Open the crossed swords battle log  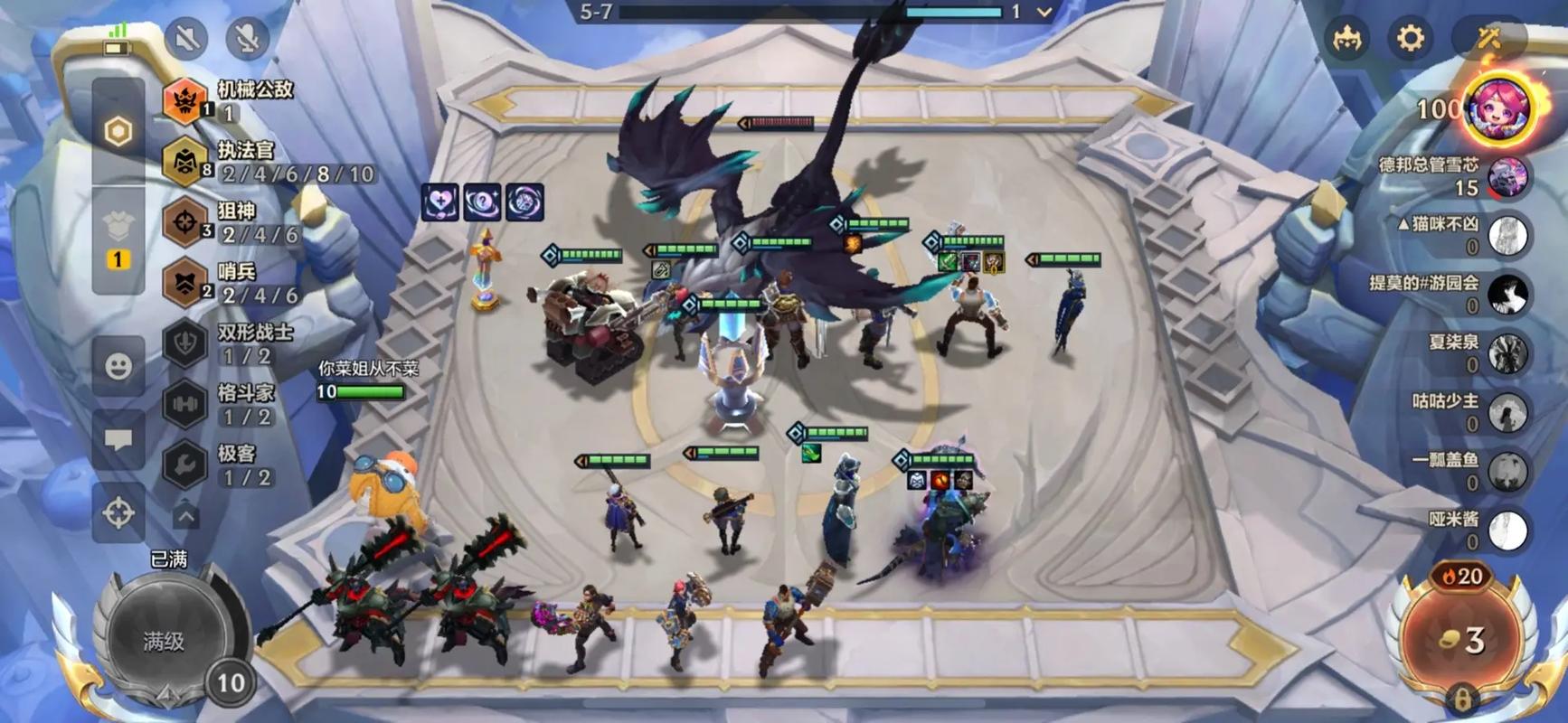[1488, 38]
